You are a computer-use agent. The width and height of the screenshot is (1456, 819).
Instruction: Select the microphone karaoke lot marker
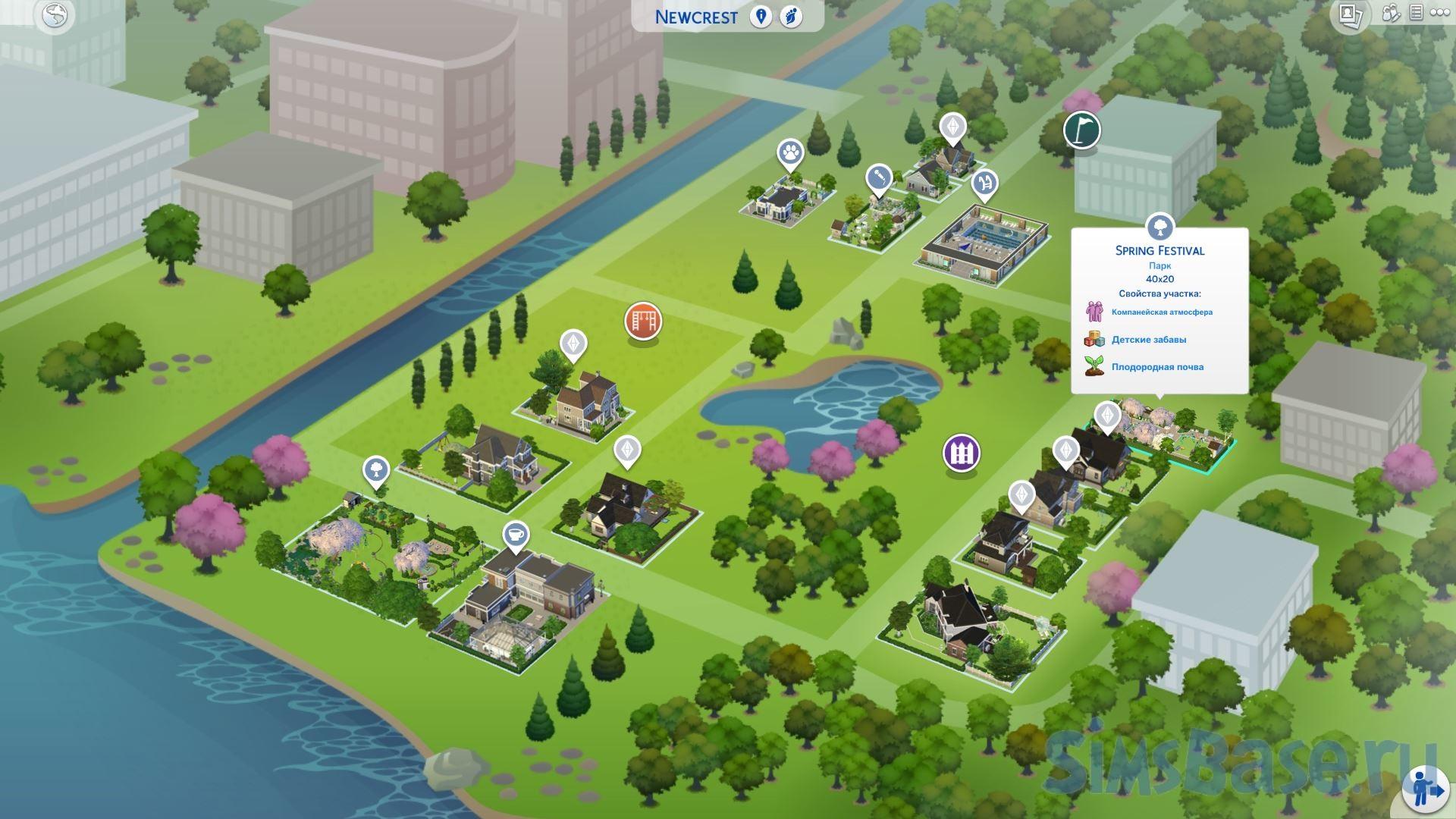coord(879,178)
